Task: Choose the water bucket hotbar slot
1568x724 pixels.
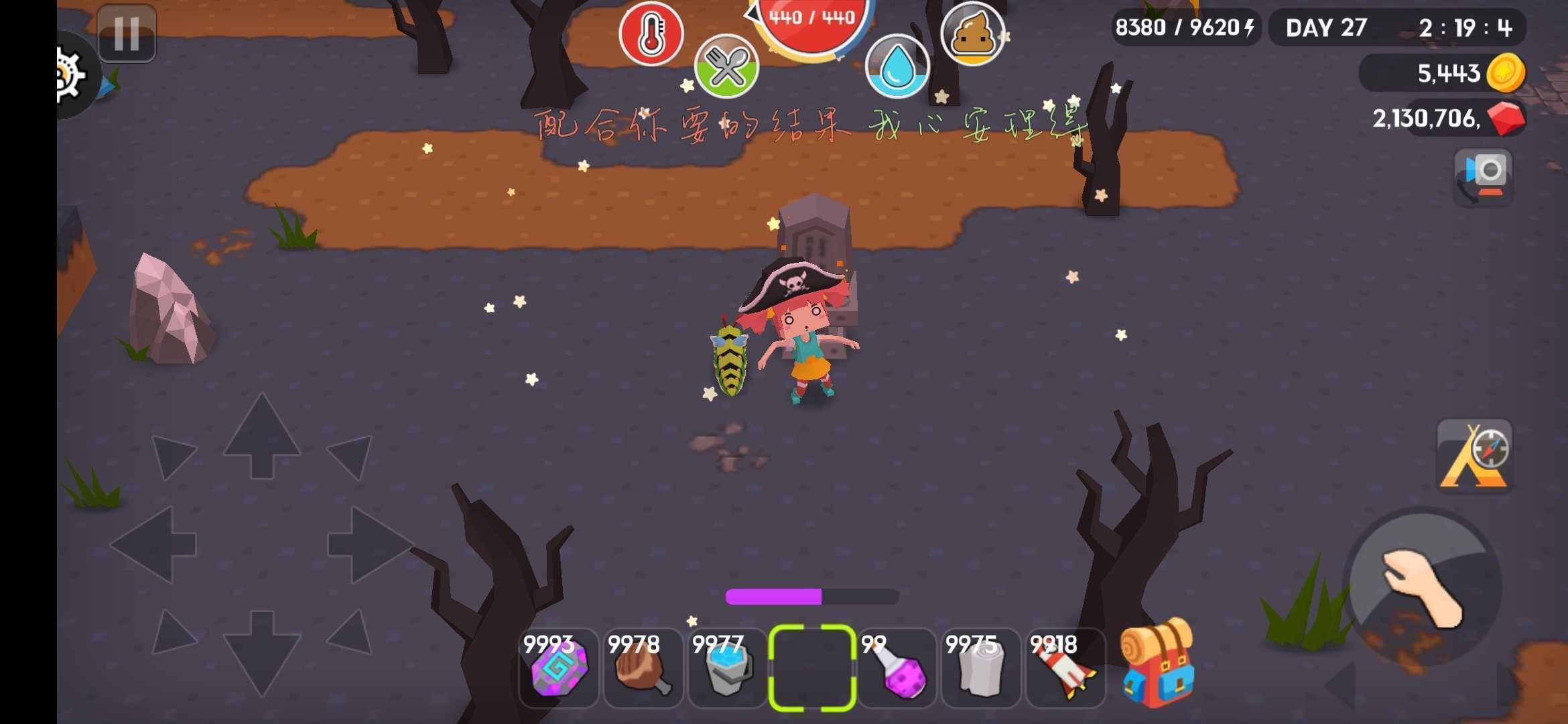Action: pyautogui.click(x=728, y=668)
